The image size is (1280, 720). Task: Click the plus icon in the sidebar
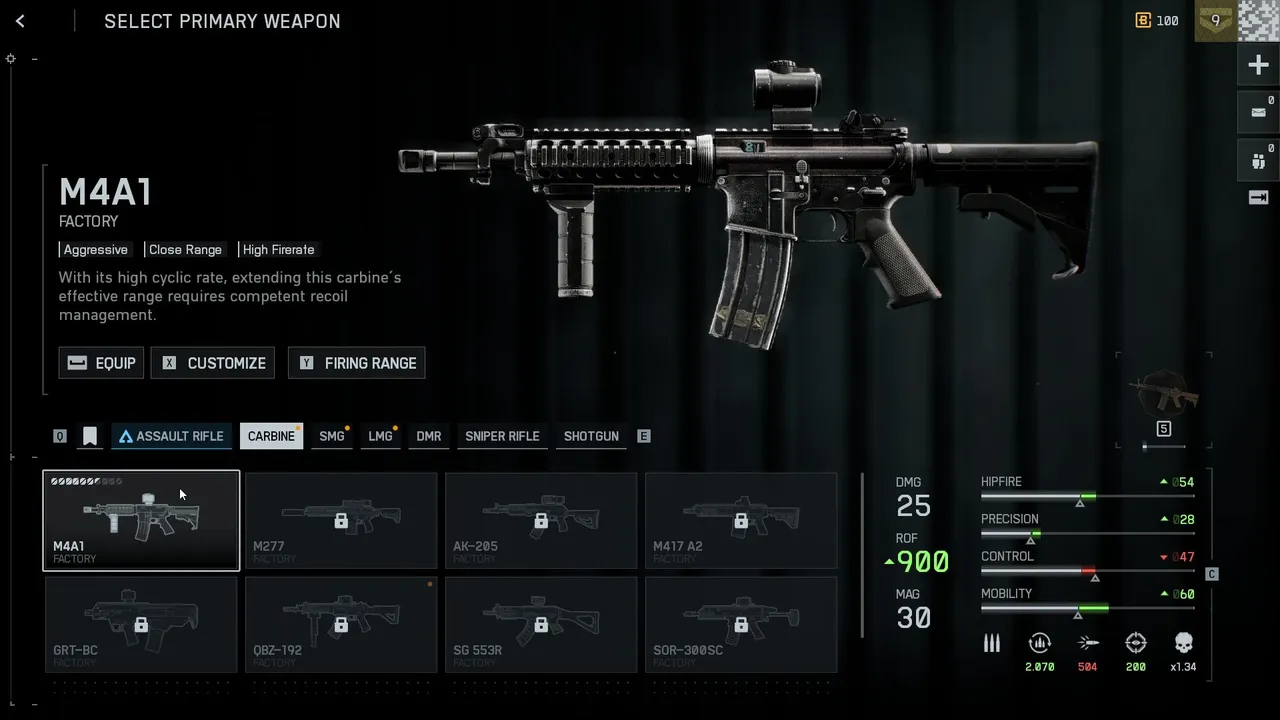tap(1258, 66)
